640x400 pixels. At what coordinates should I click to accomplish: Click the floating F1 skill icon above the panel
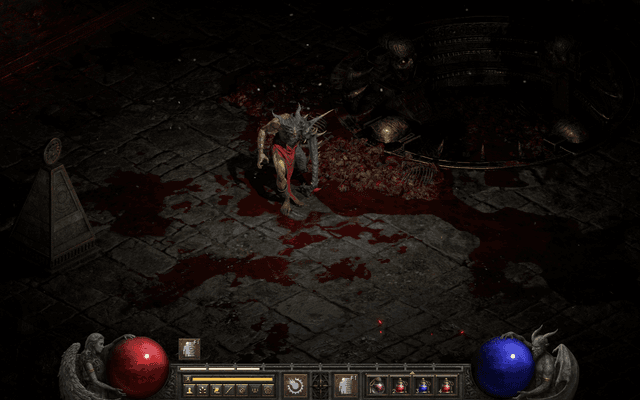(x=189, y=348)
